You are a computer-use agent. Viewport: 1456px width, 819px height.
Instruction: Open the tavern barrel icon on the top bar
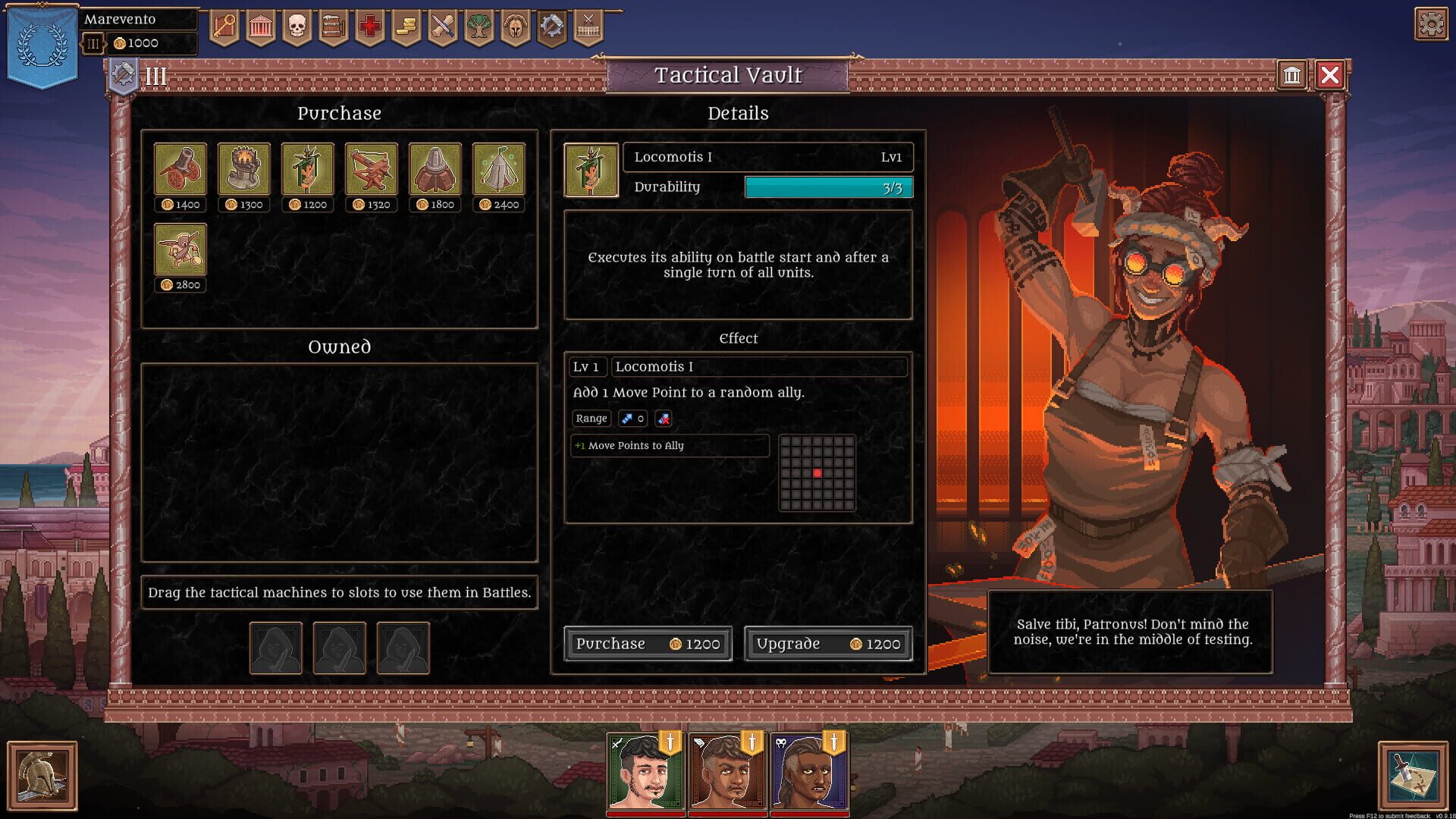pyautogui.click(x=331, y=27)
